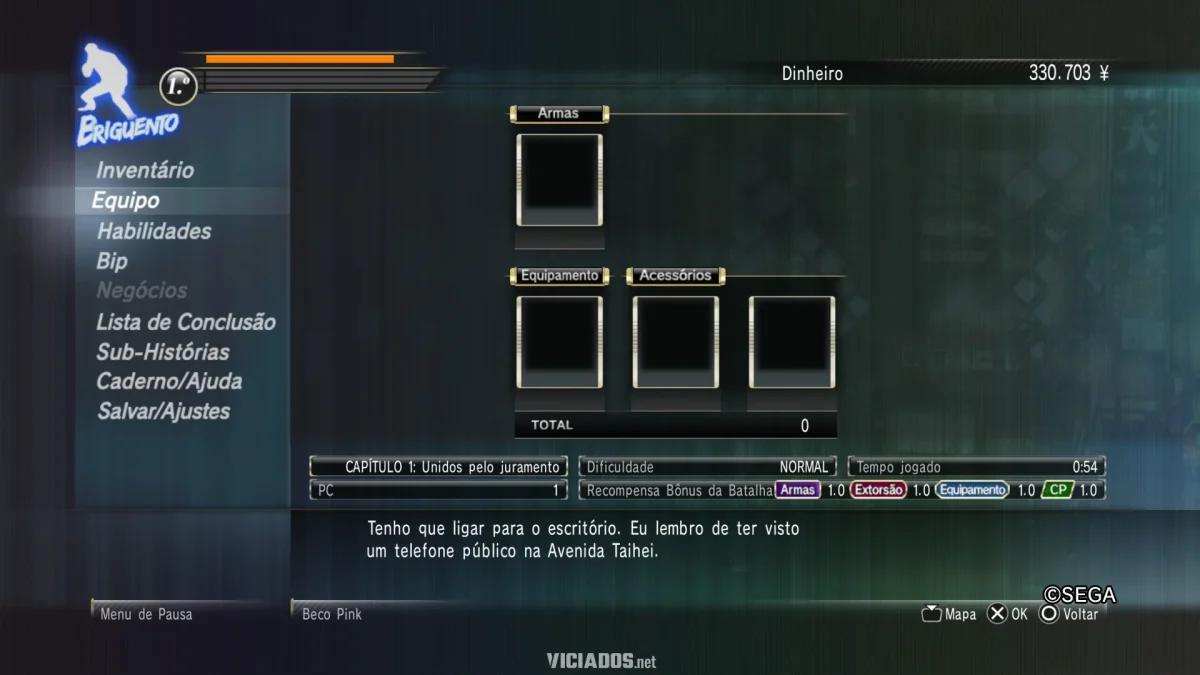Choose the Bip menu option
The width and height of the screenshot is (1200, 675).
(x=112, y=261)
